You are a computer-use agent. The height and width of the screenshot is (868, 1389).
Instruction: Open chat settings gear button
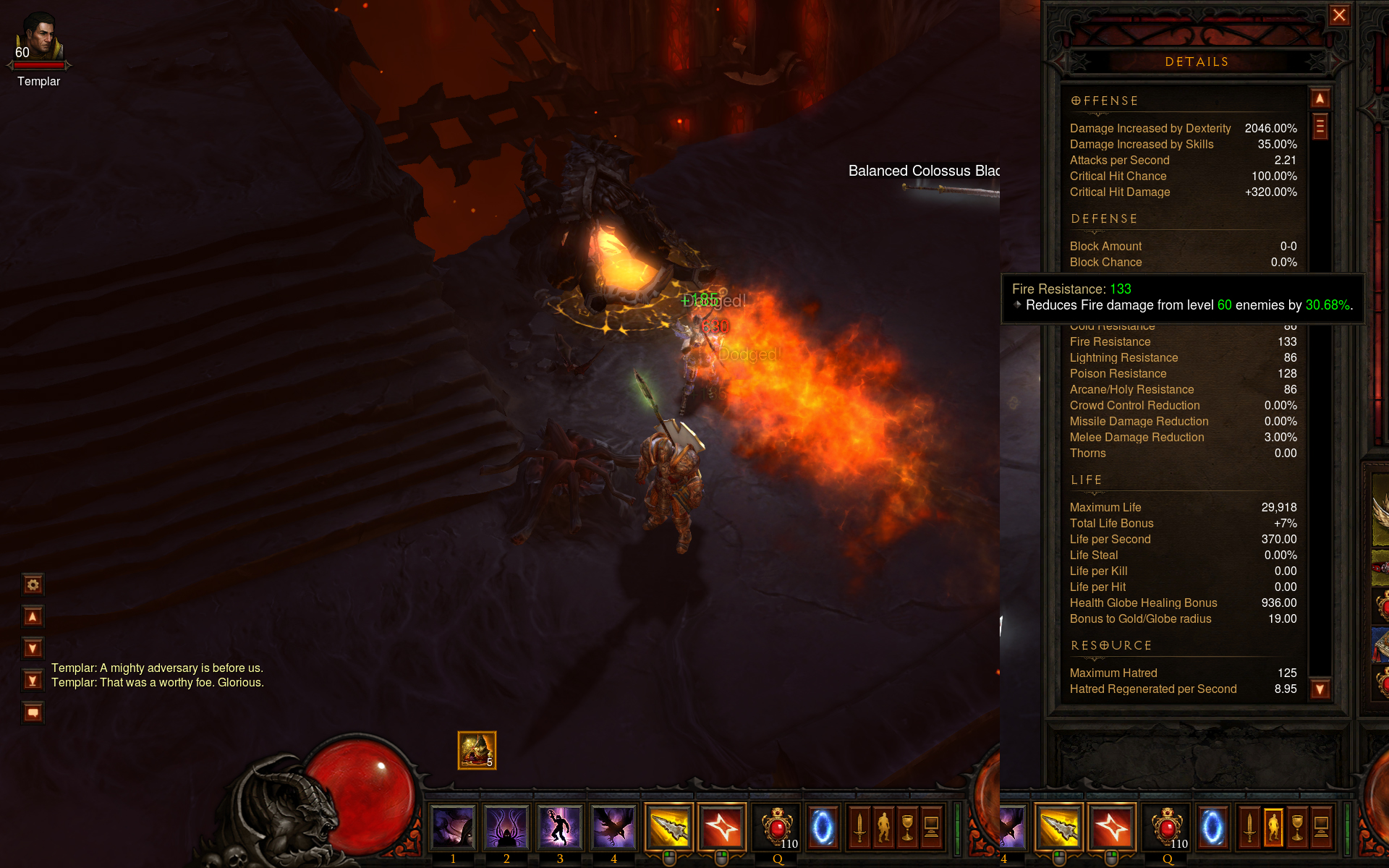click(x=33, y=584)
